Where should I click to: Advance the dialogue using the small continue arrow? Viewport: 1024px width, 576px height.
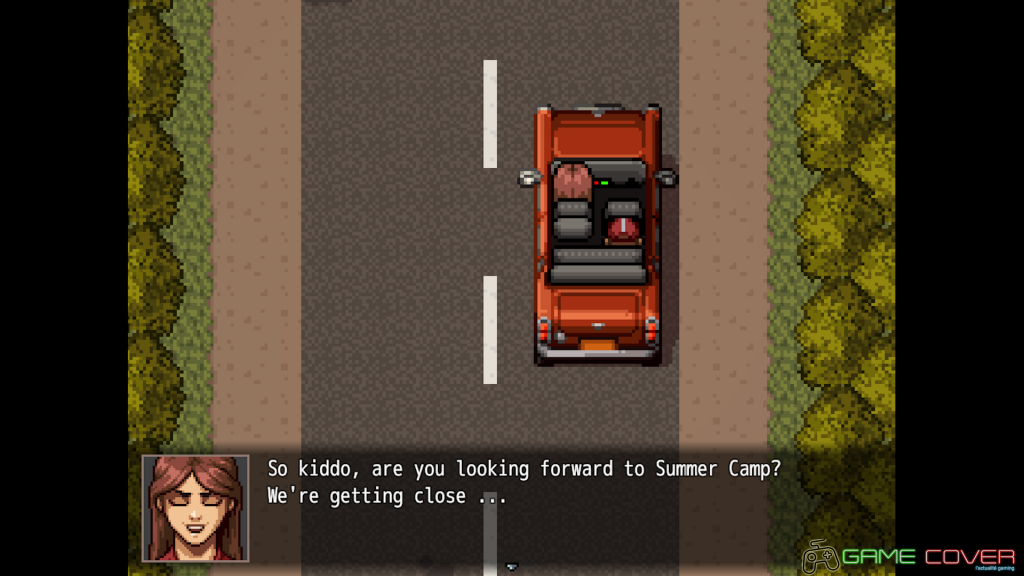pyautogui.click(x=512, y=566)
